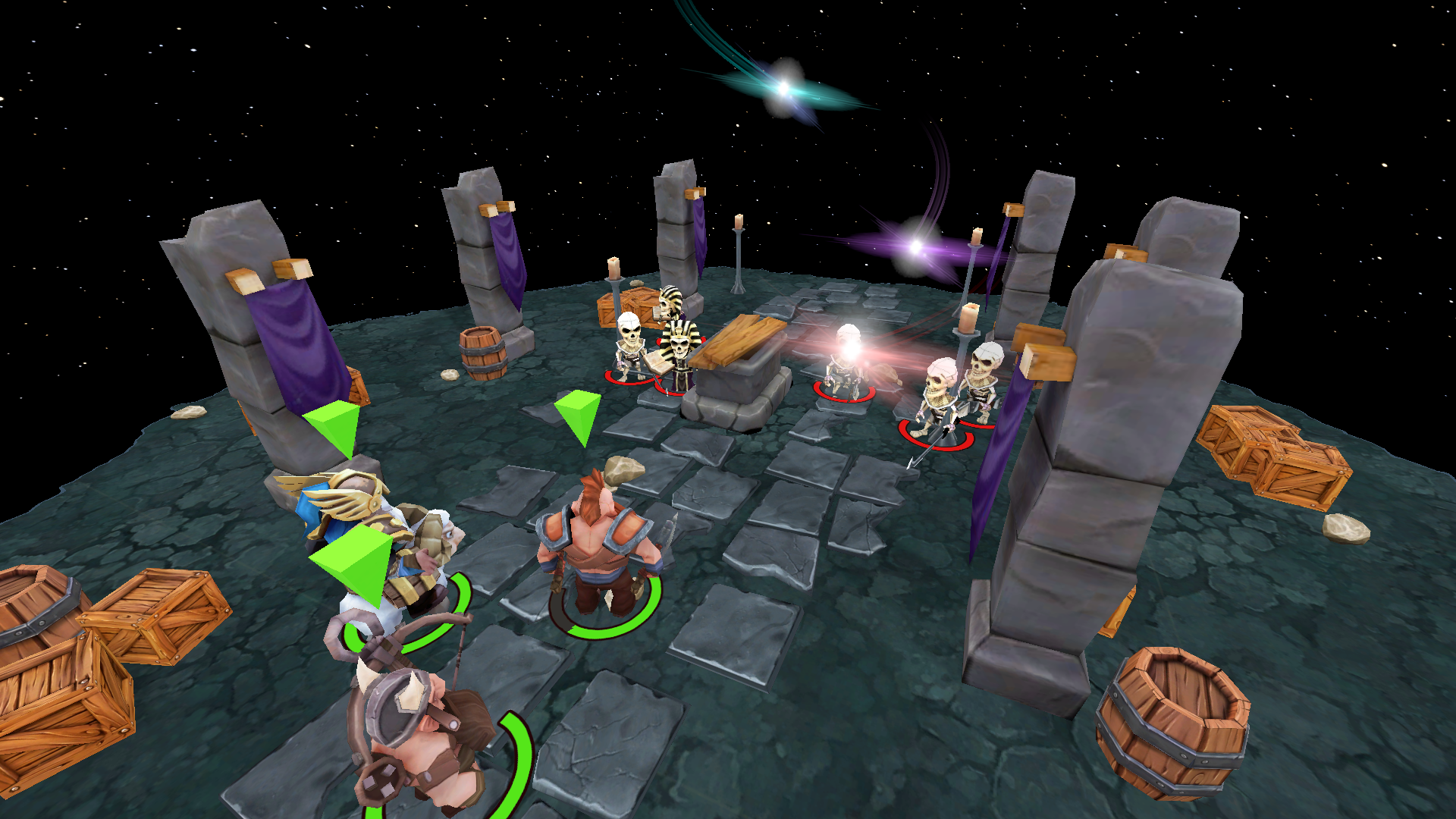Target the spear-wielding skeleton with exposed brain

(x=939, y=402)
